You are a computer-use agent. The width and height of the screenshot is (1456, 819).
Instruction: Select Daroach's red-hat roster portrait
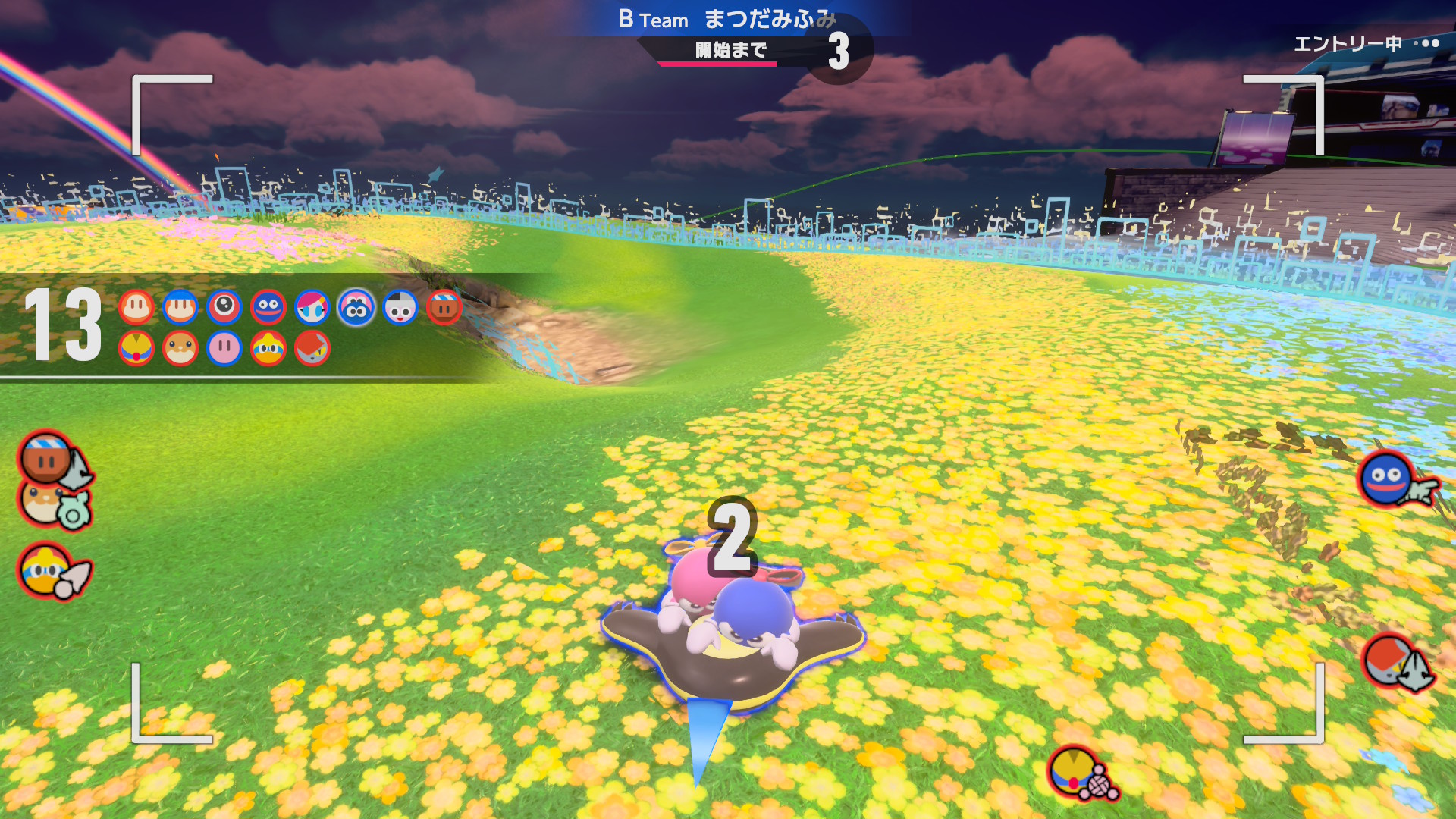coord(312,348)
